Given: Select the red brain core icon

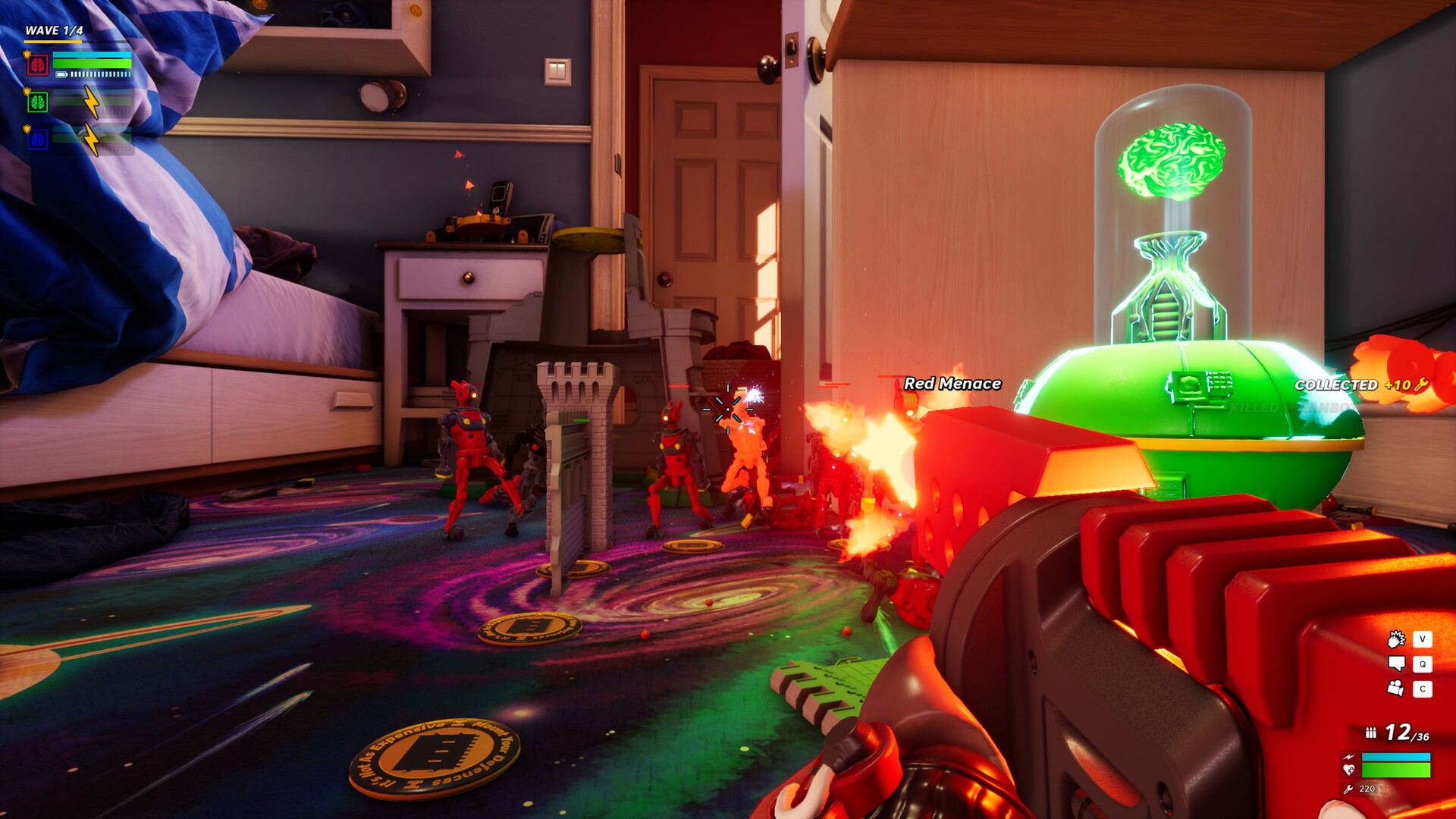Looking at the screenshot, I should pyautogui.click(x=38, y=64).
